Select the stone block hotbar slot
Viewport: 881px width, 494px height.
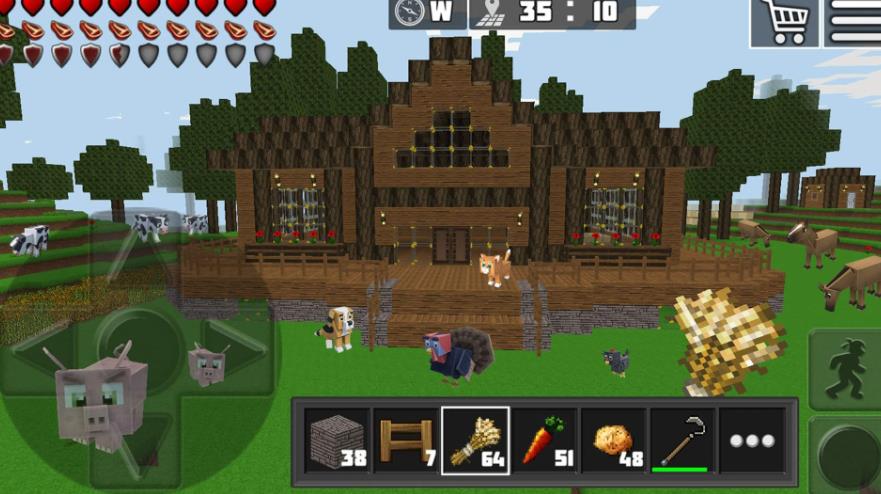336,441
